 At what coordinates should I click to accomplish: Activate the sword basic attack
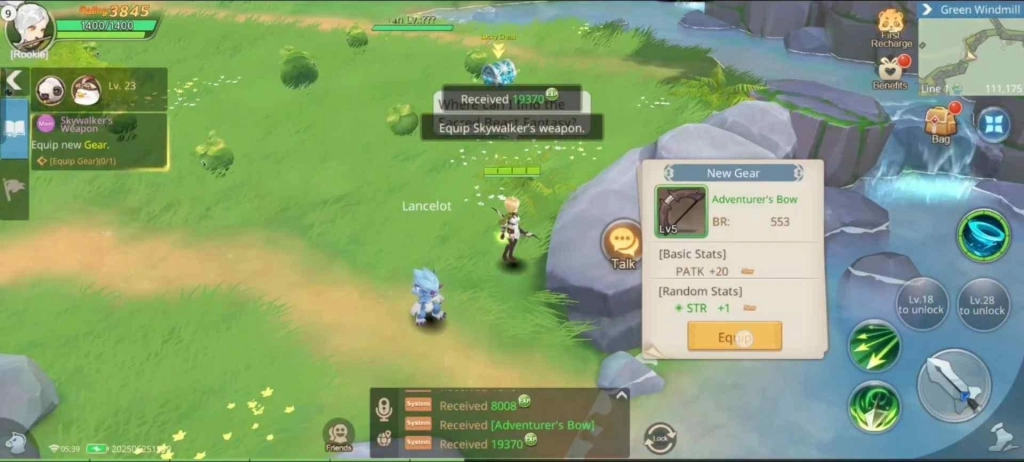coord(953,385)
